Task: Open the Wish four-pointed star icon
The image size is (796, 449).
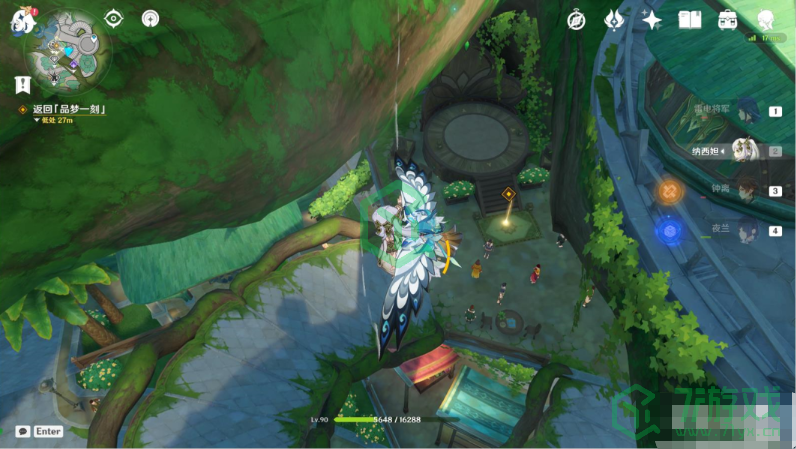Action: click(x=651, y=20)
